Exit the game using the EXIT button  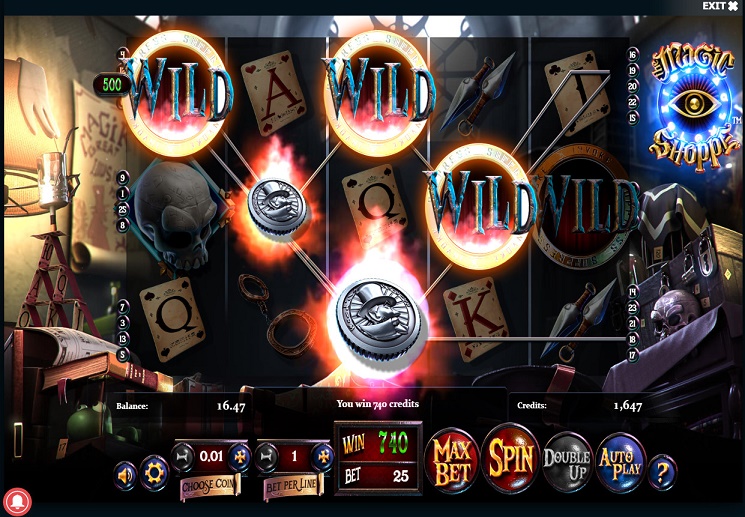coord(719,6)
